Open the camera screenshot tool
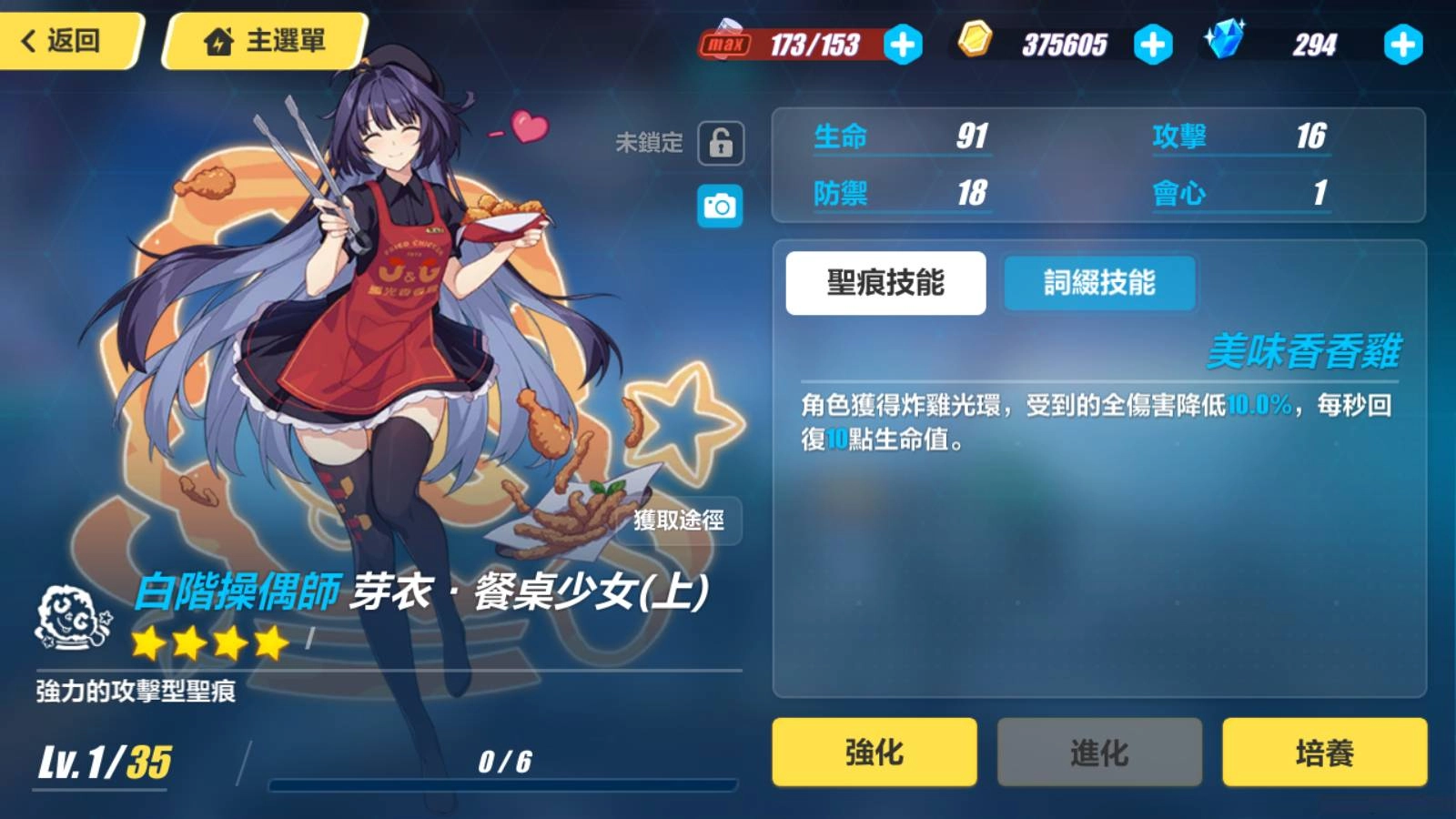This screenshot has height=819, width=1456. coord(718,207)
